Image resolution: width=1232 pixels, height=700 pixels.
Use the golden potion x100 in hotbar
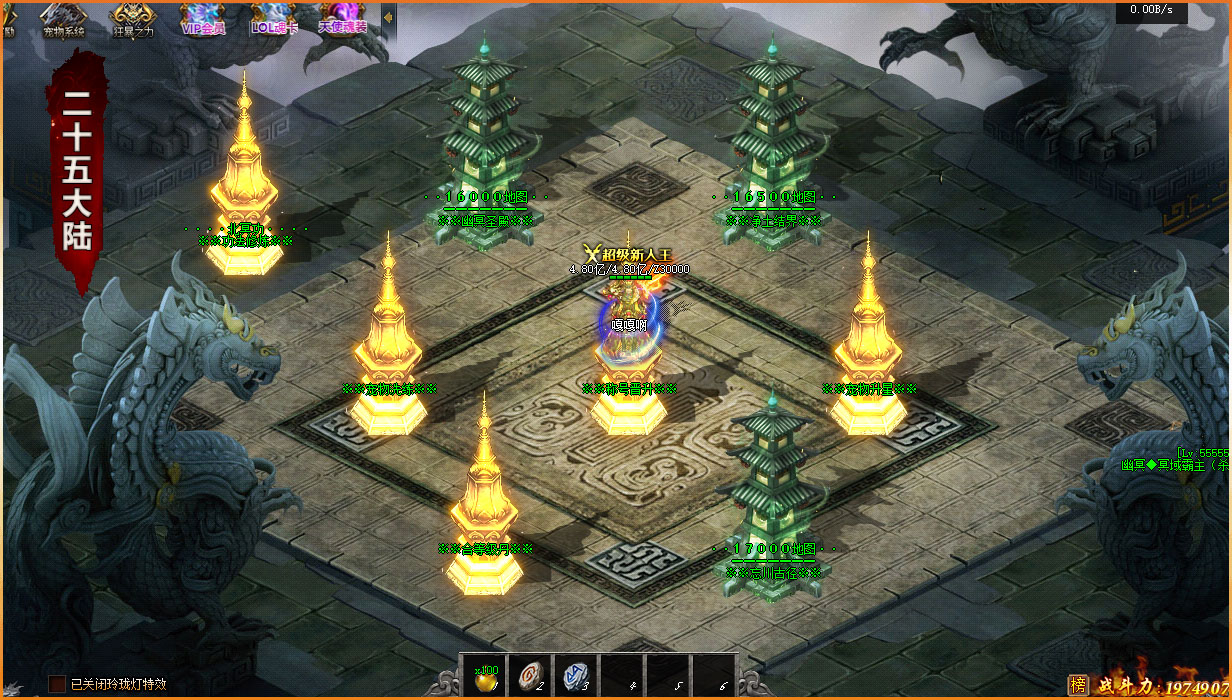(483, 675)
